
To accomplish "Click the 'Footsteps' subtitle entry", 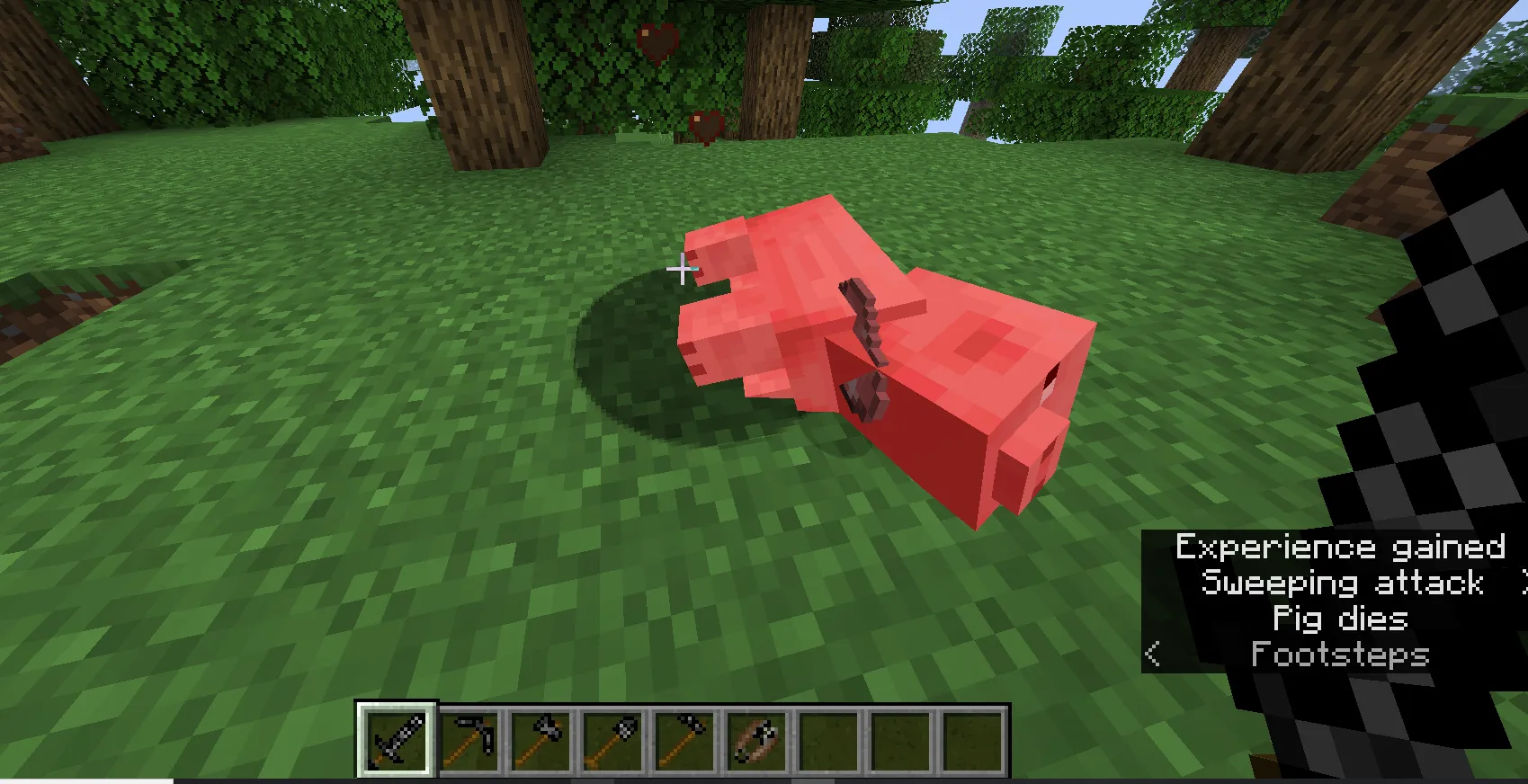I will tap(1339, 655).
